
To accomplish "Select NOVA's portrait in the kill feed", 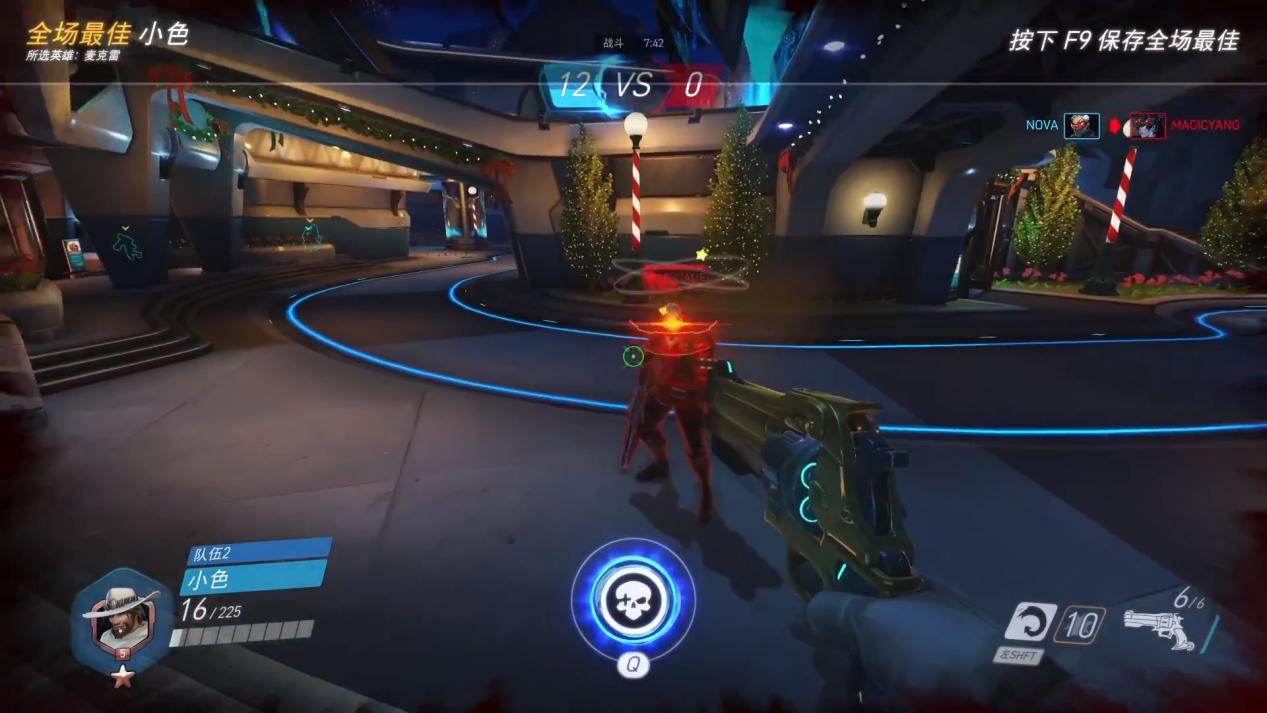I will coord(1081,126).
